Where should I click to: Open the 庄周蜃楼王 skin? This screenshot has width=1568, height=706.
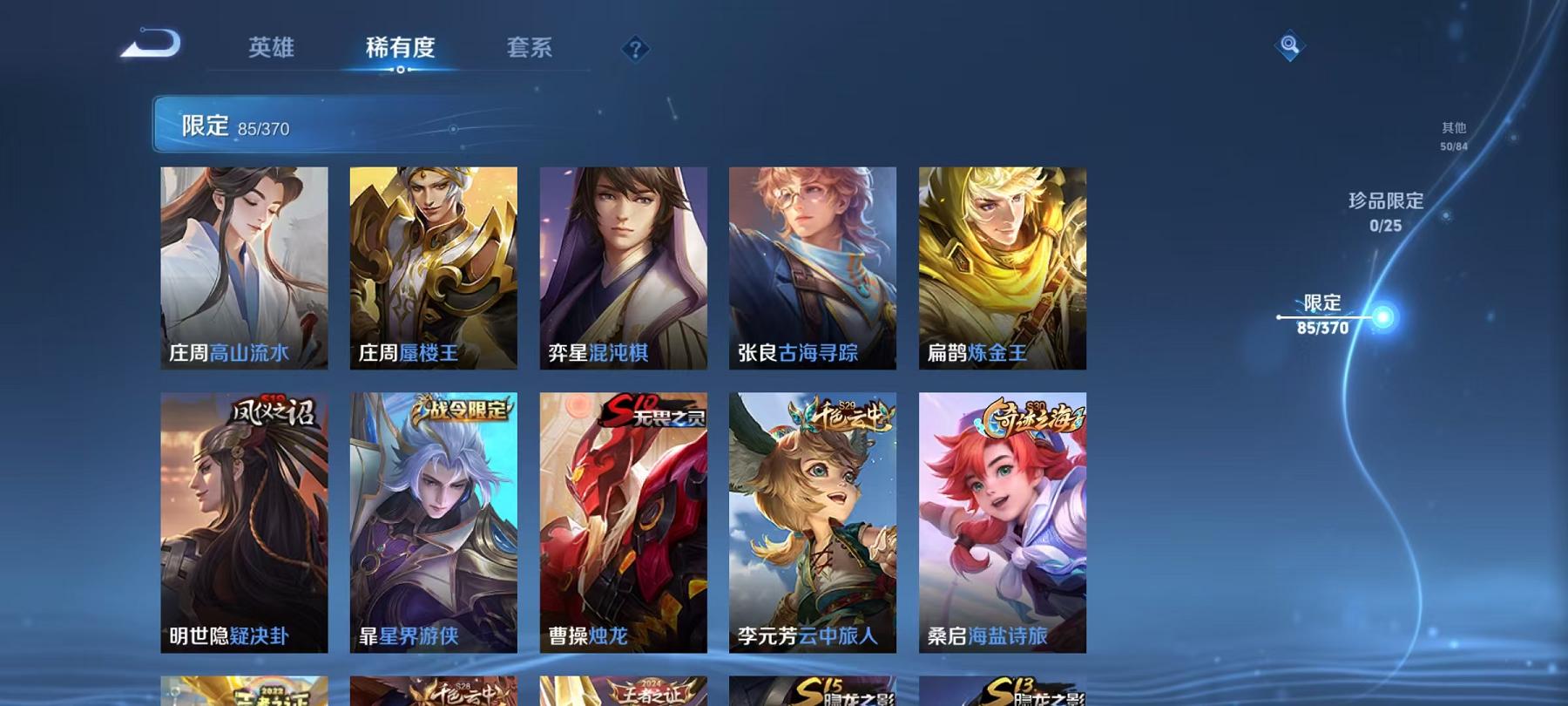(x=435, y=266)
